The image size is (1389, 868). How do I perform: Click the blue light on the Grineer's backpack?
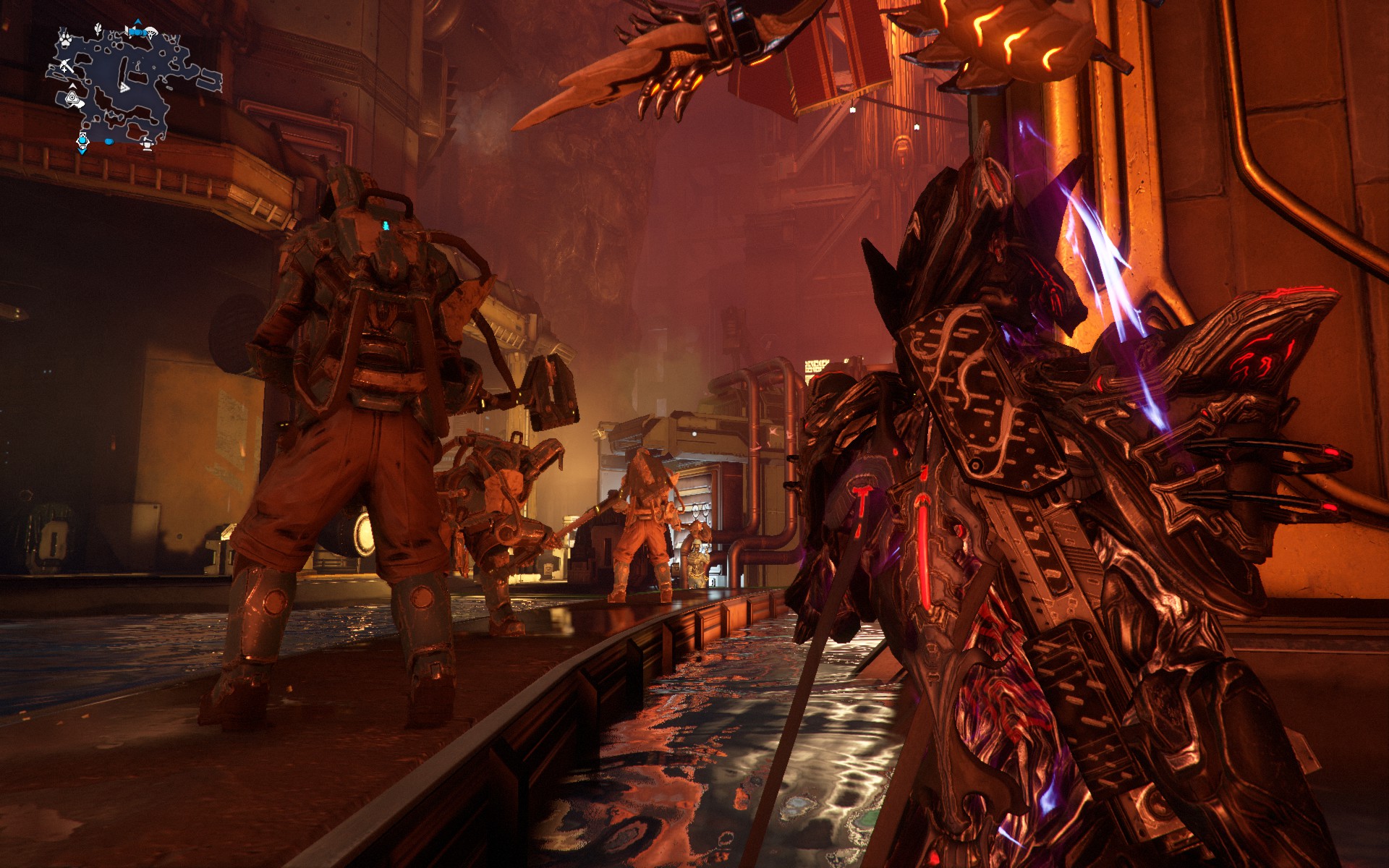(x=386, y=226)
